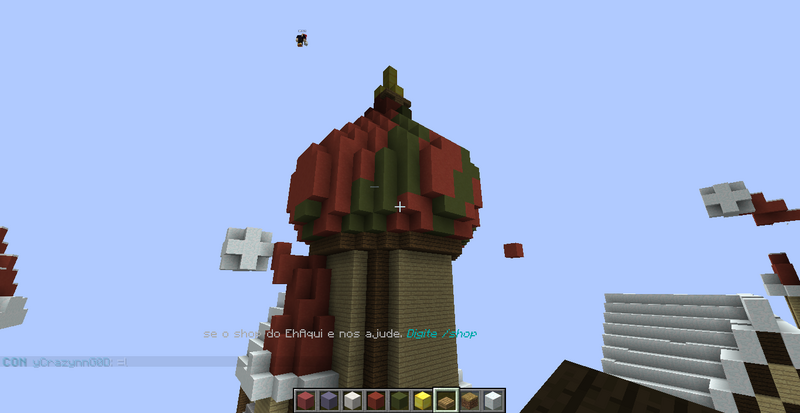This screenshot has height=413, width=800.
Task: Switch to the full wooden planks block
Action: pos(468,401)
